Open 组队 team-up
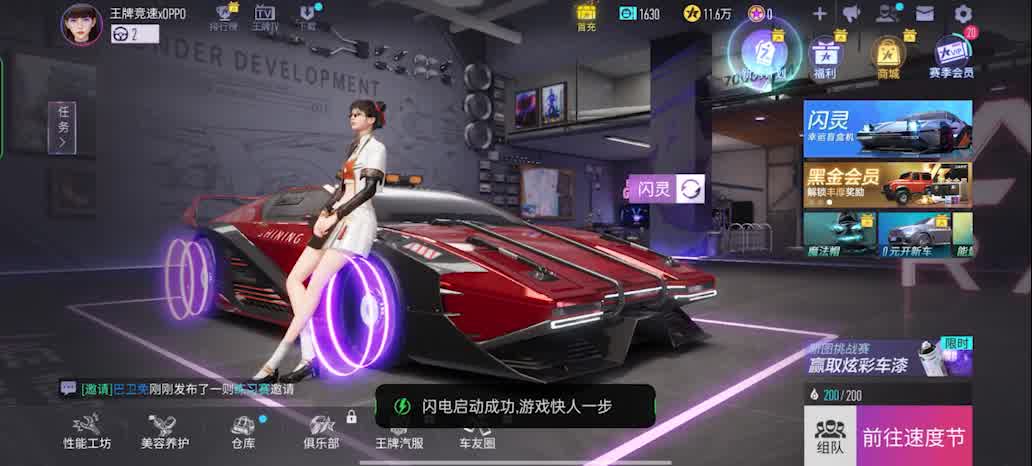 [x=830, y=436]
